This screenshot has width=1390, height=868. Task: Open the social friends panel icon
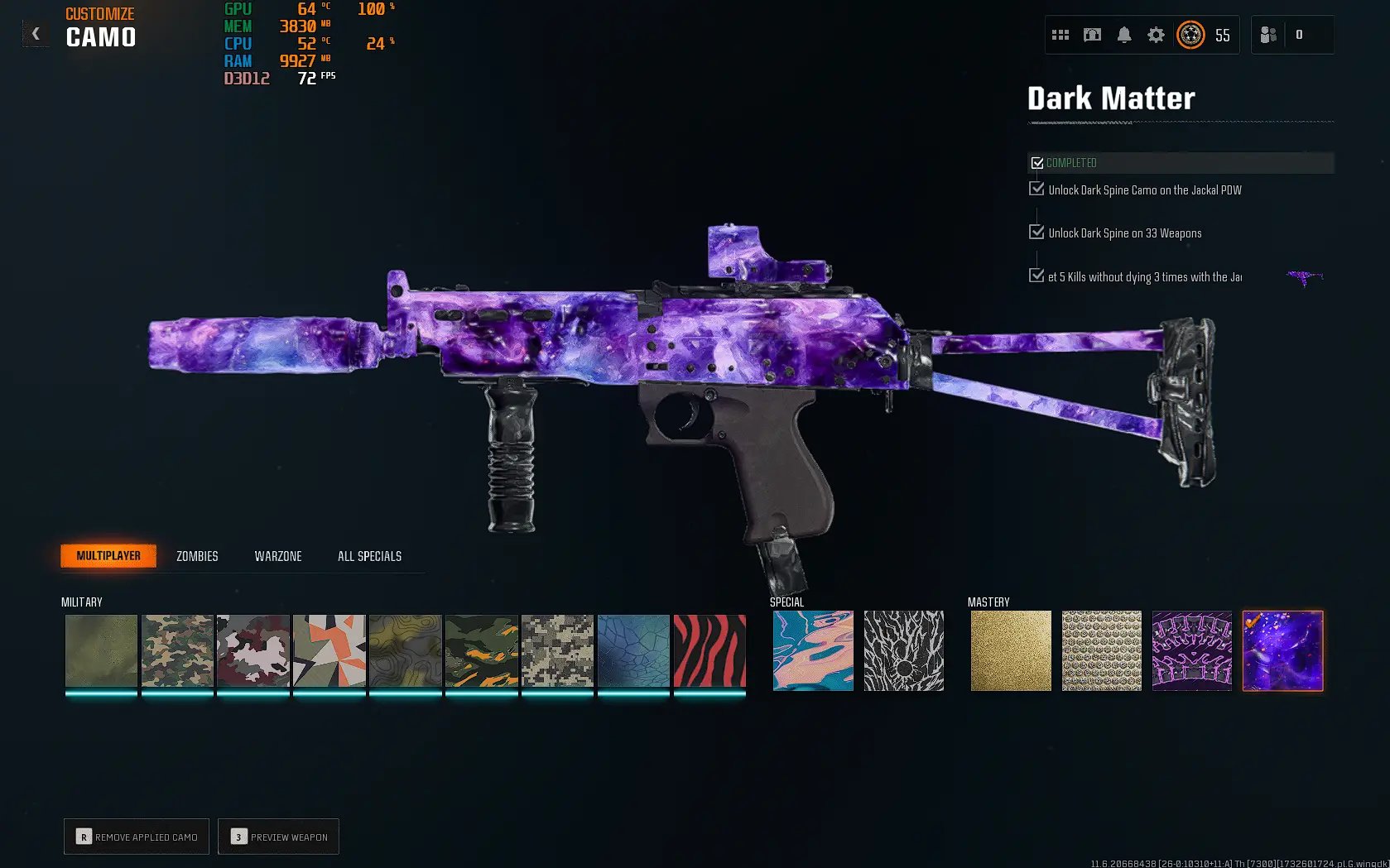tap(1267, 35)
